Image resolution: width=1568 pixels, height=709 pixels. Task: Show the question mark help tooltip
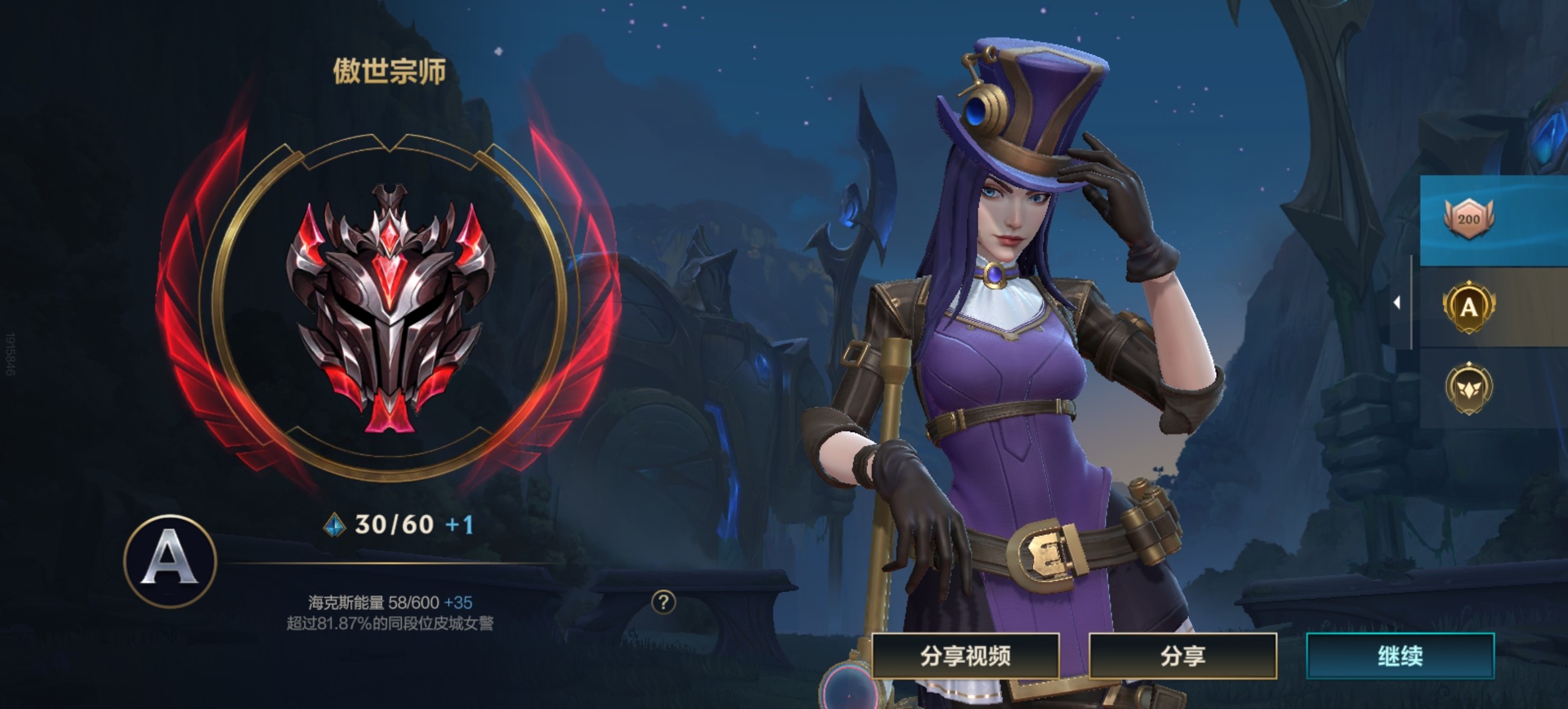pos(663,602)
